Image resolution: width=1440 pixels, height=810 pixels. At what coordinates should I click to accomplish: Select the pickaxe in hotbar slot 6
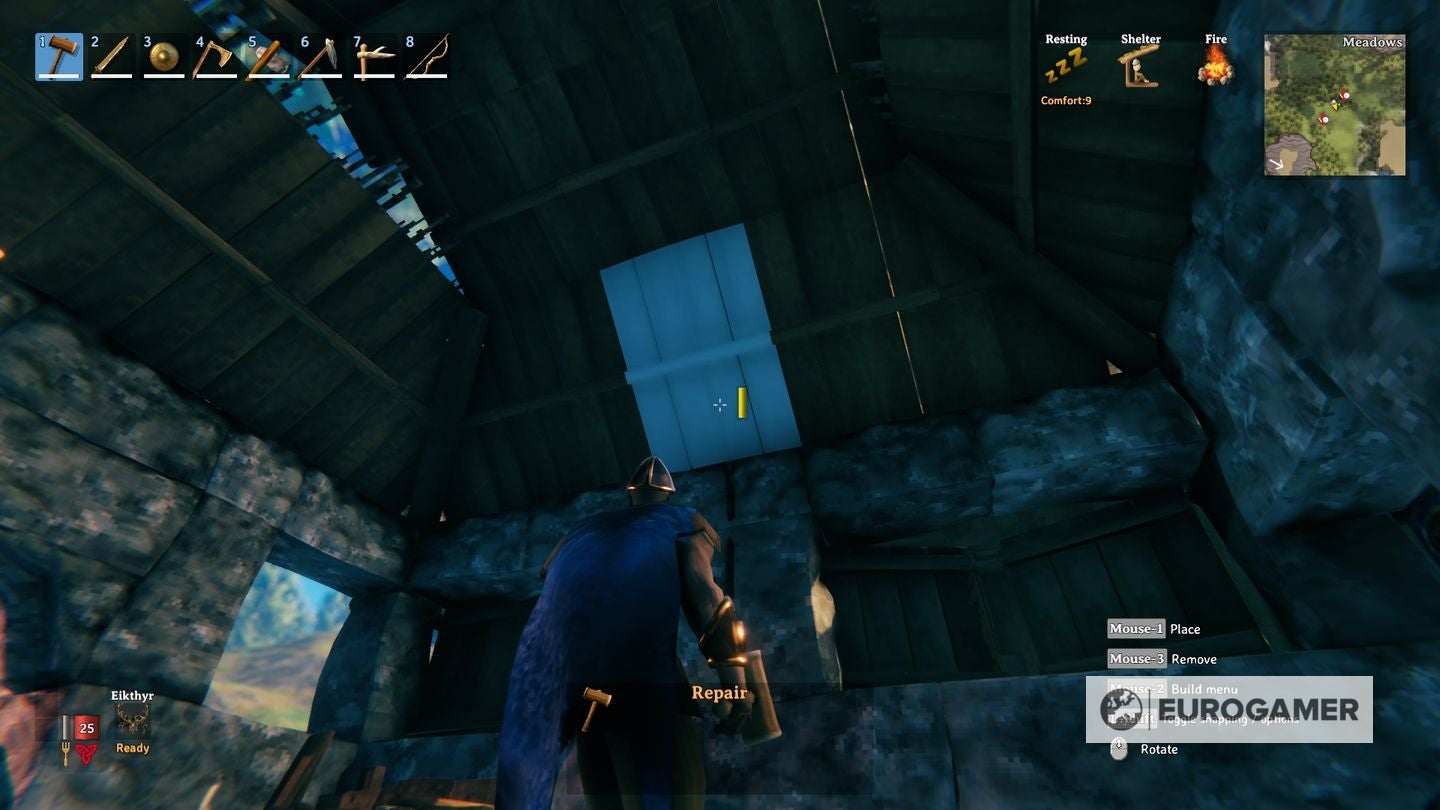click(x=322, y=57)
